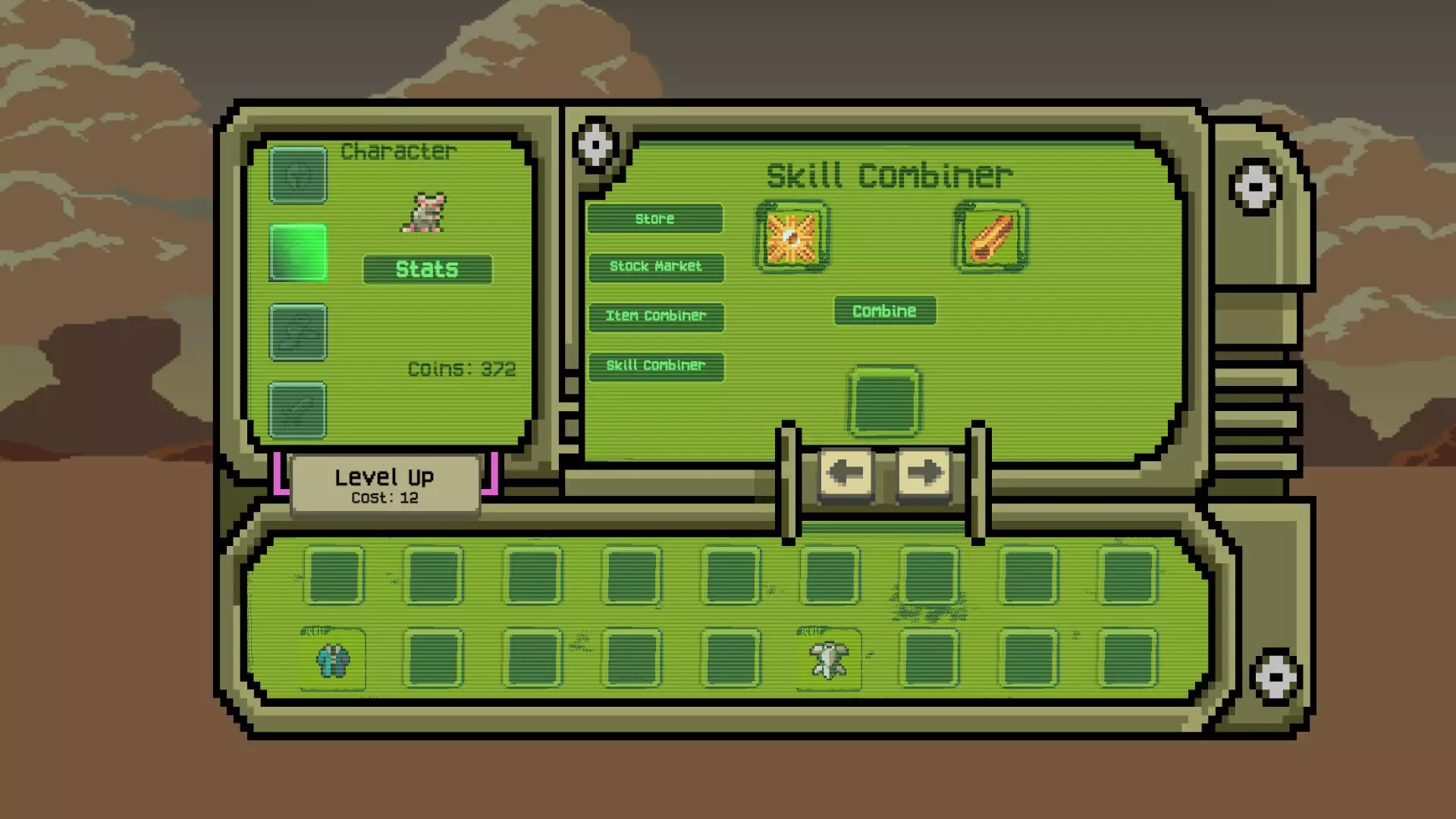Select the orange starburst skill slot
This screenshot has width=1456, height=819.
click(x=792, y=237)
